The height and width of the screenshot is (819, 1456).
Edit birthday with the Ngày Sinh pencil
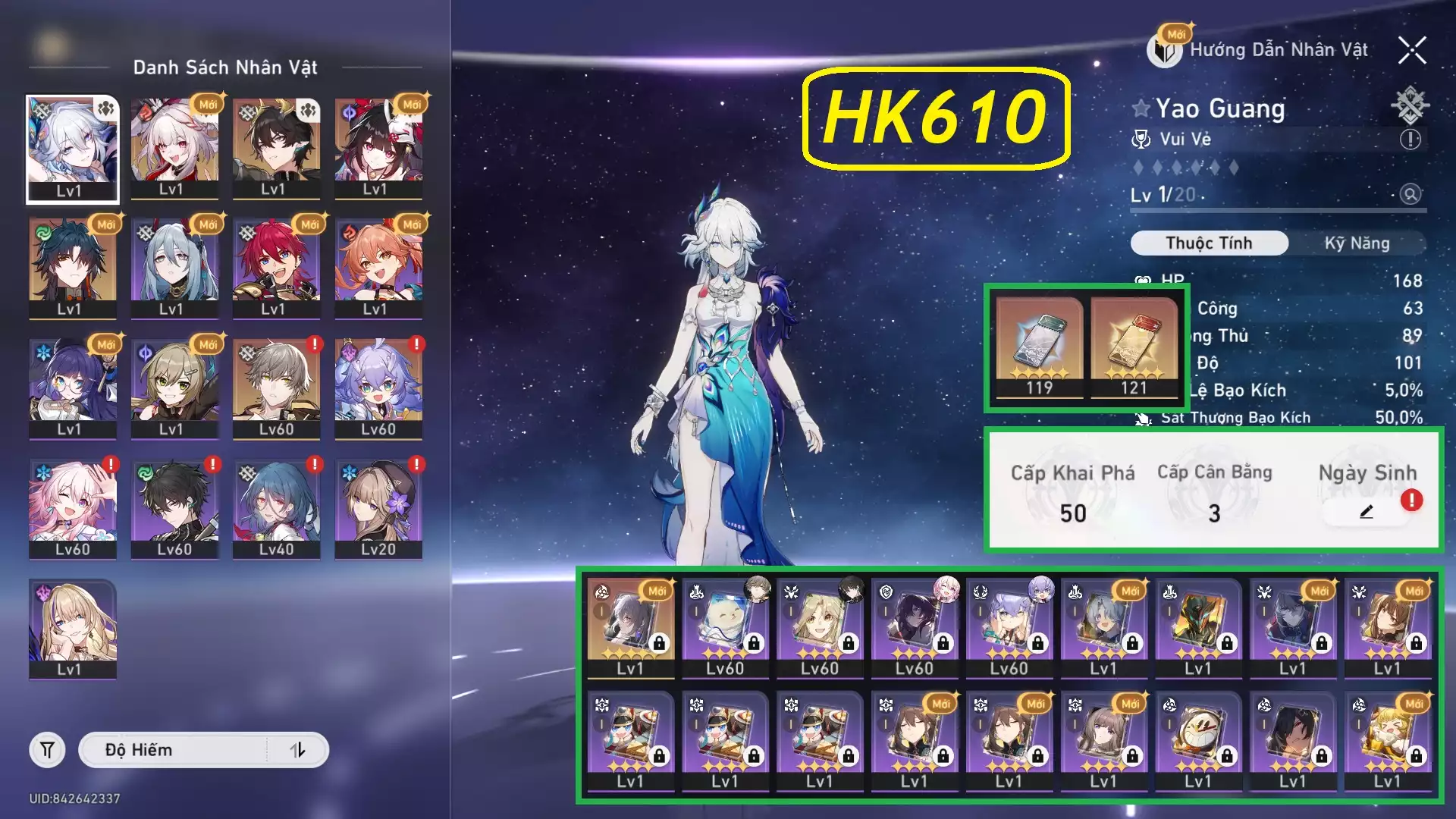(x=1366, y=513)
